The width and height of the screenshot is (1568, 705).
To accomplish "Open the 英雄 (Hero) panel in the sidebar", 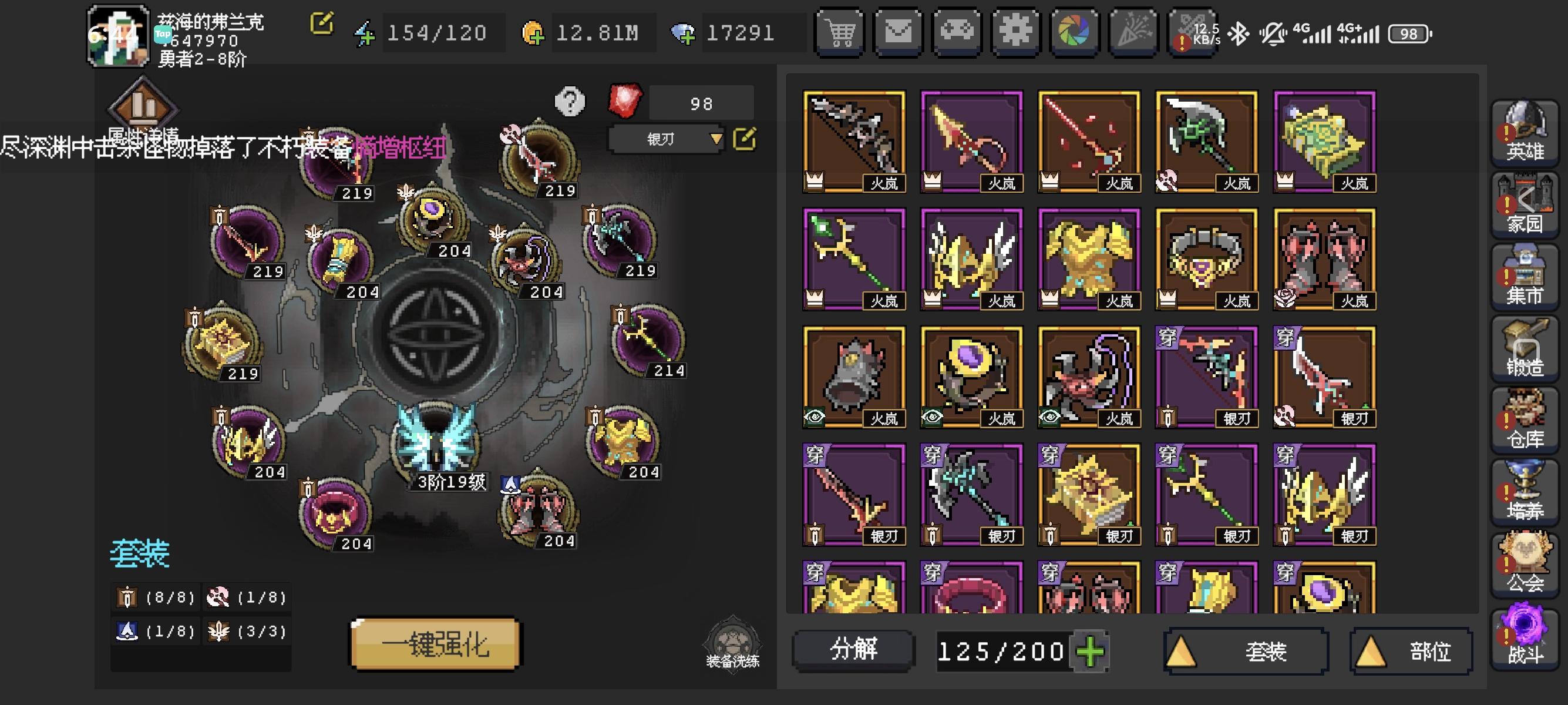I will click(1525, 131).
